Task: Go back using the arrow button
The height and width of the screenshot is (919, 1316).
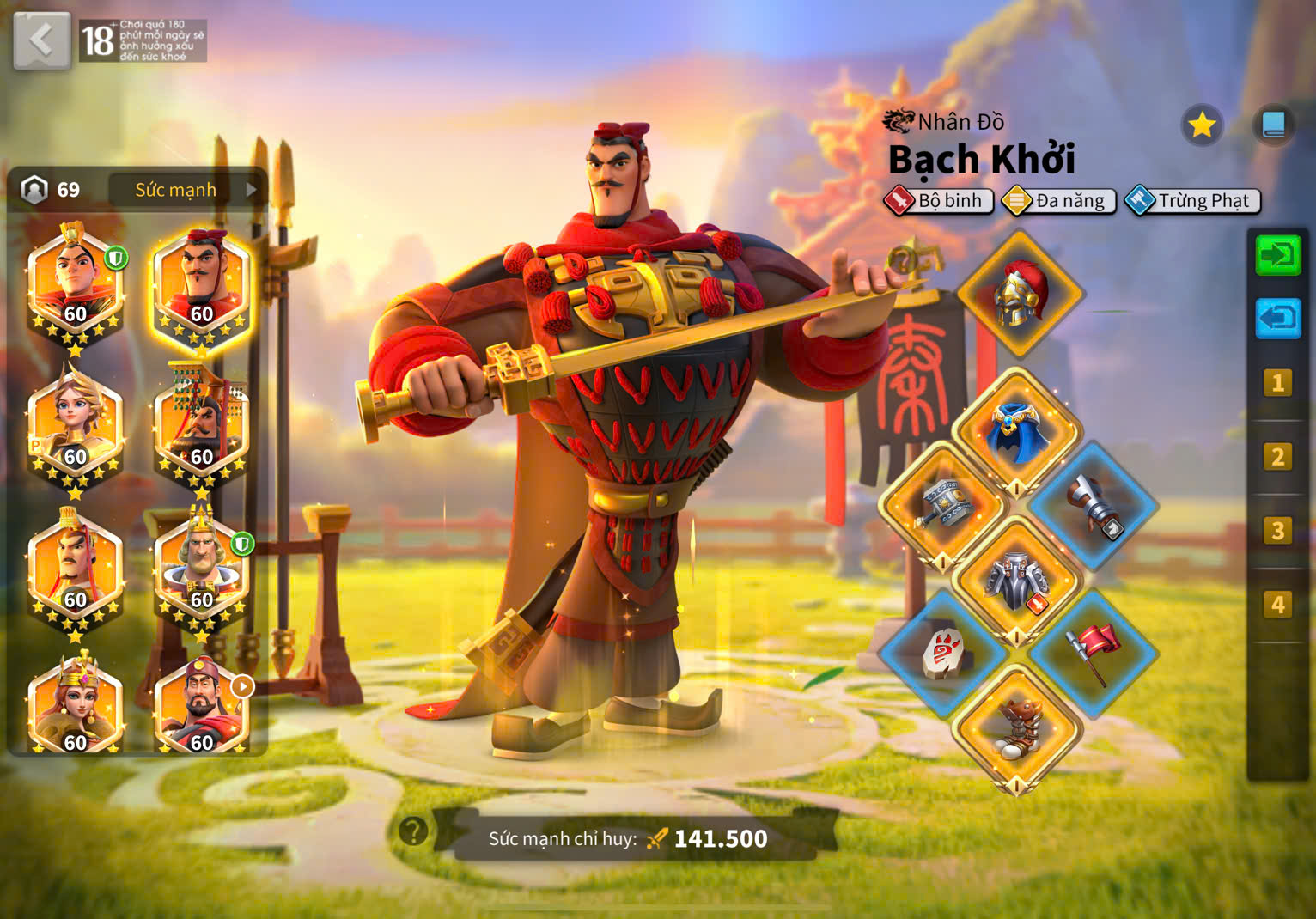Action: (x=41, y=40)
